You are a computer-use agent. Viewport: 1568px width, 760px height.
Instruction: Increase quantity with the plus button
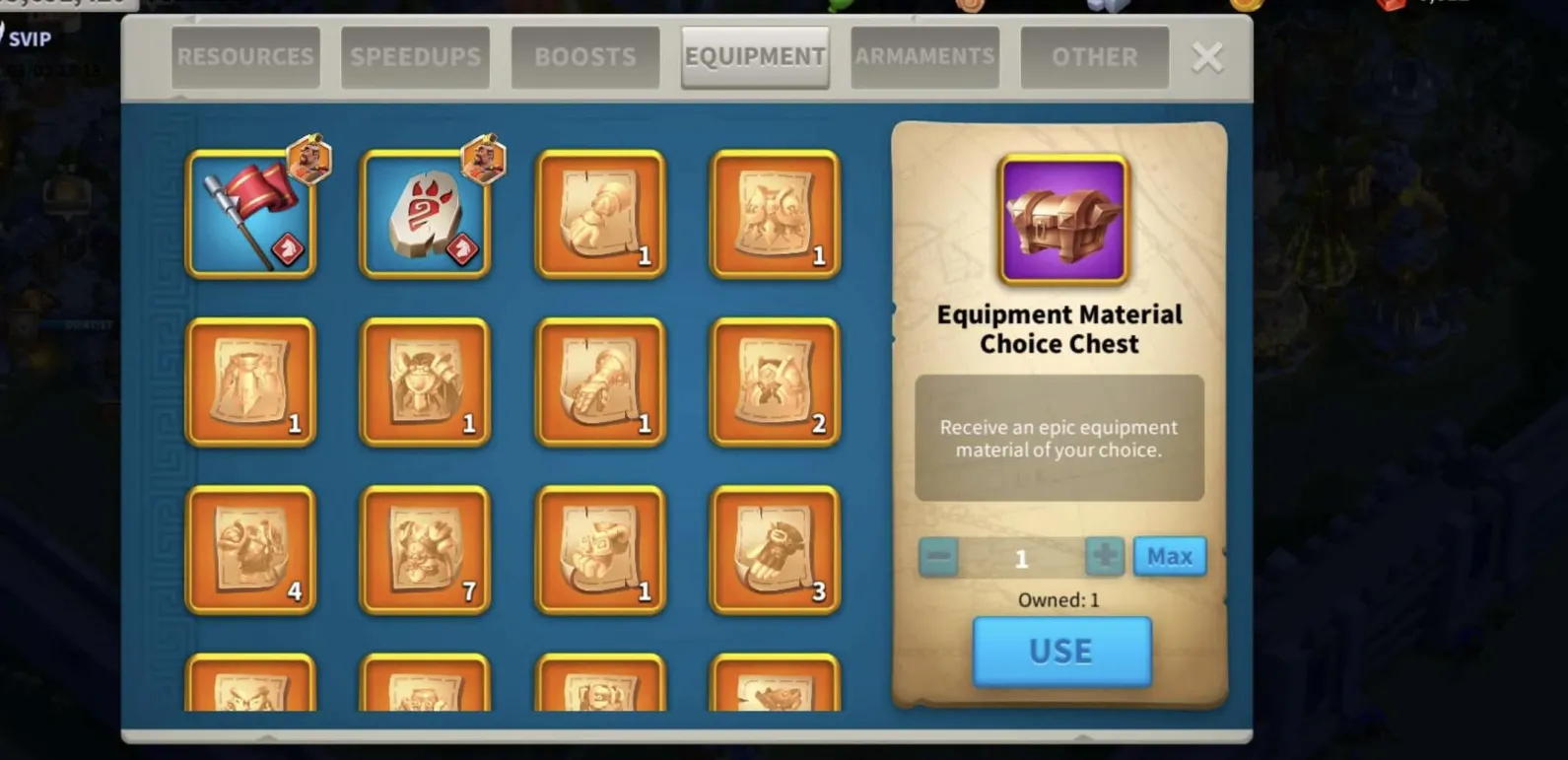(1104, 557)
